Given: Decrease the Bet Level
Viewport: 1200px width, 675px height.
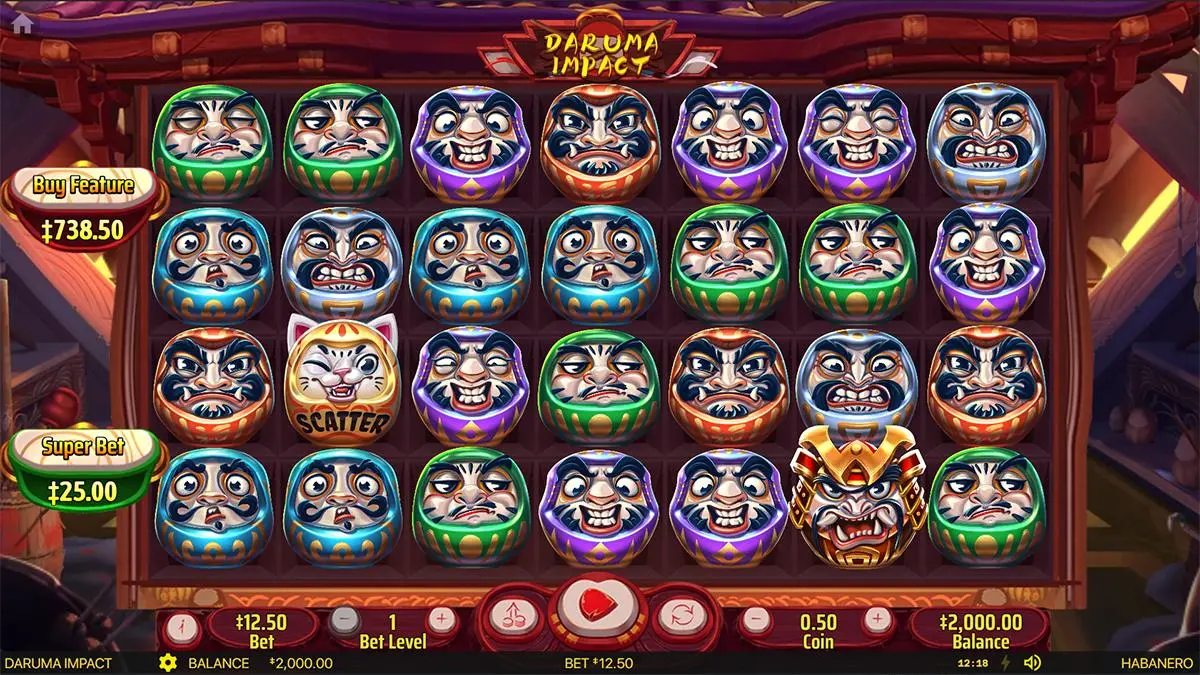Looking at the screenshot, I should (x=345, y=620).
